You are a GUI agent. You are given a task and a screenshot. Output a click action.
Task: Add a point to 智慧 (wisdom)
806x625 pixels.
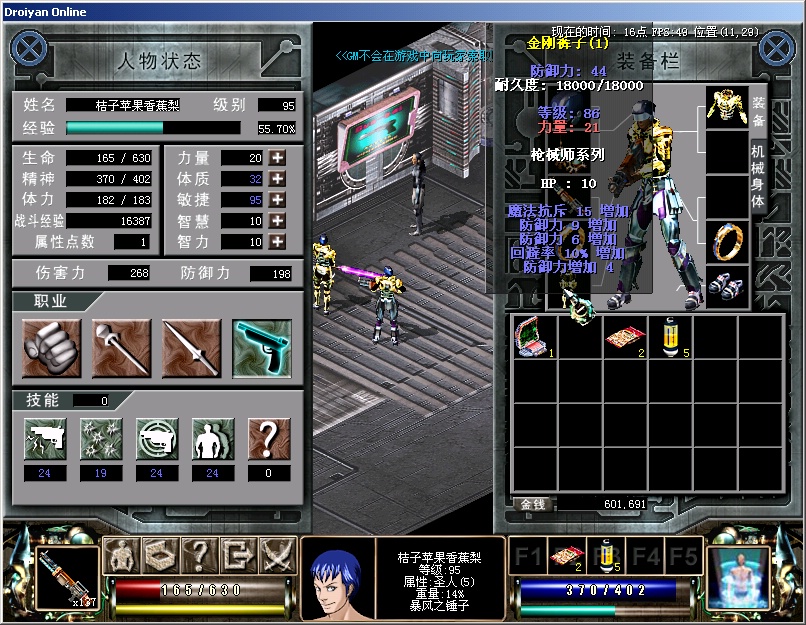click(x=277, y=221)
